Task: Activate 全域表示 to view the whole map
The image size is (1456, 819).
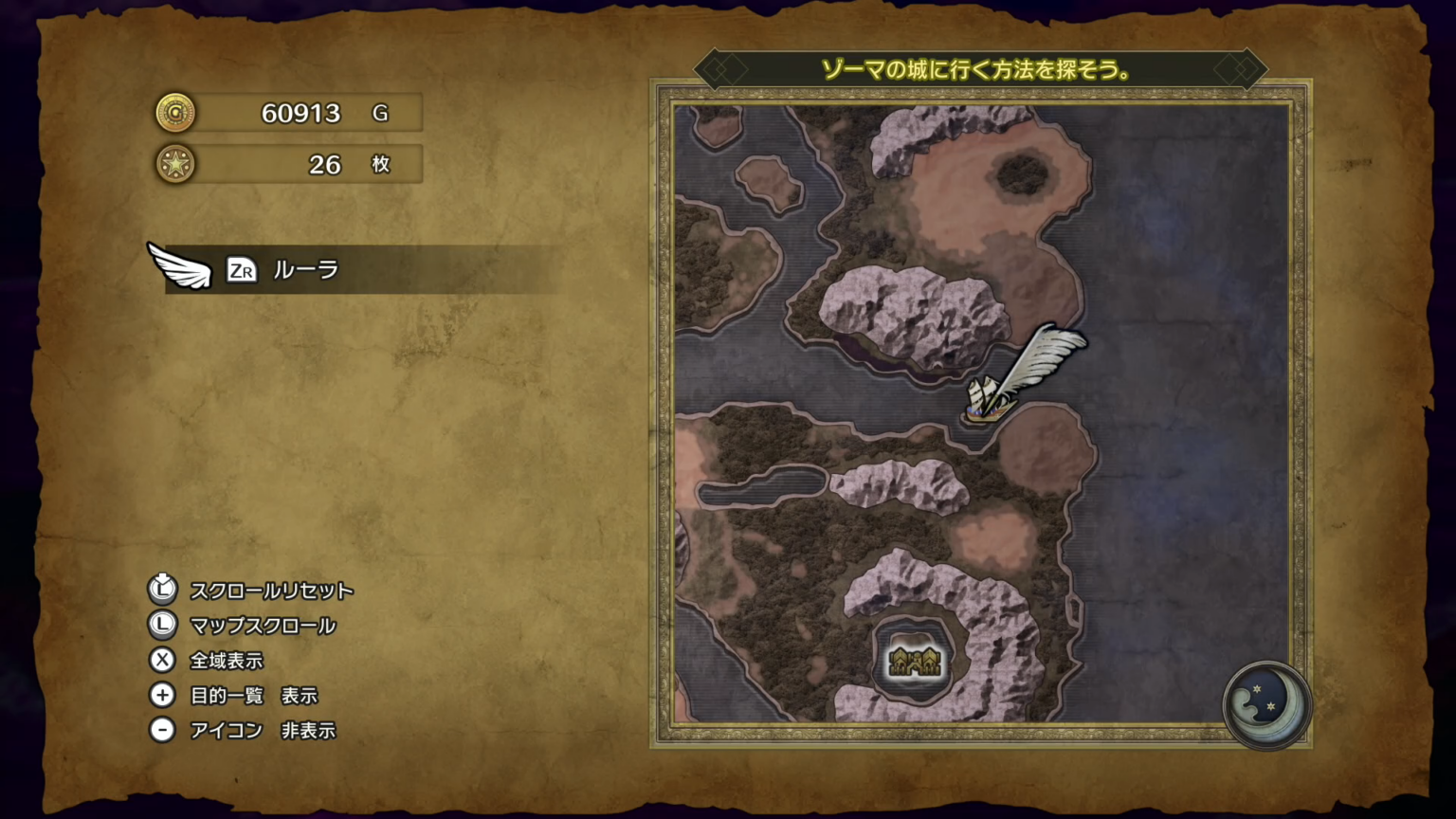Action: [x=228, y=661]
